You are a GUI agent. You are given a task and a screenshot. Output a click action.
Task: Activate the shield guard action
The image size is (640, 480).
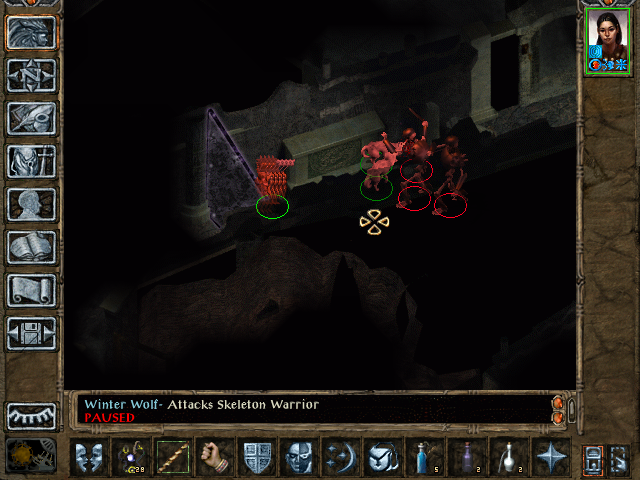257,458
